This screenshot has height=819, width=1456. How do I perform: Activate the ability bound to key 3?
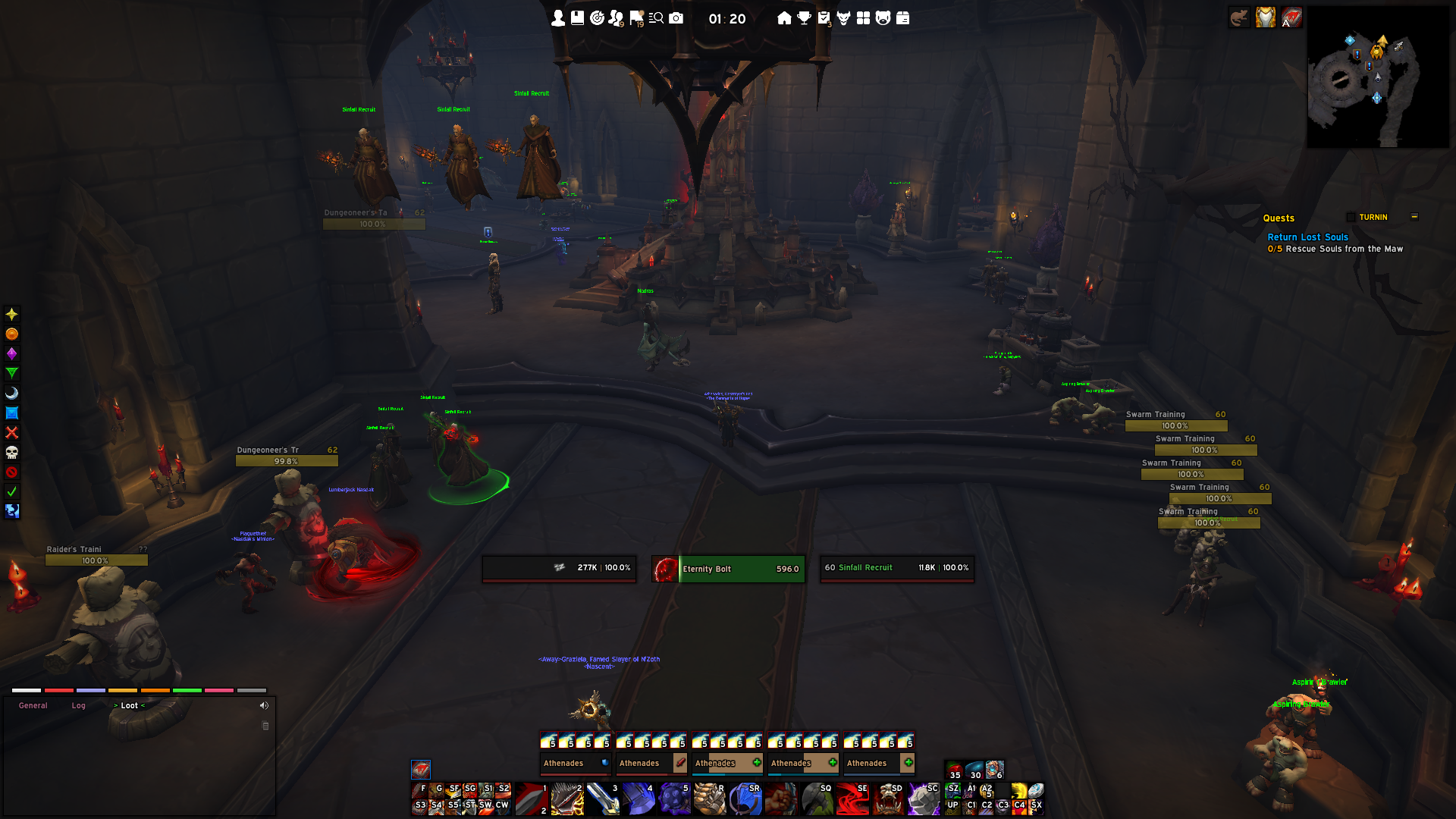[x=604, y=799]
